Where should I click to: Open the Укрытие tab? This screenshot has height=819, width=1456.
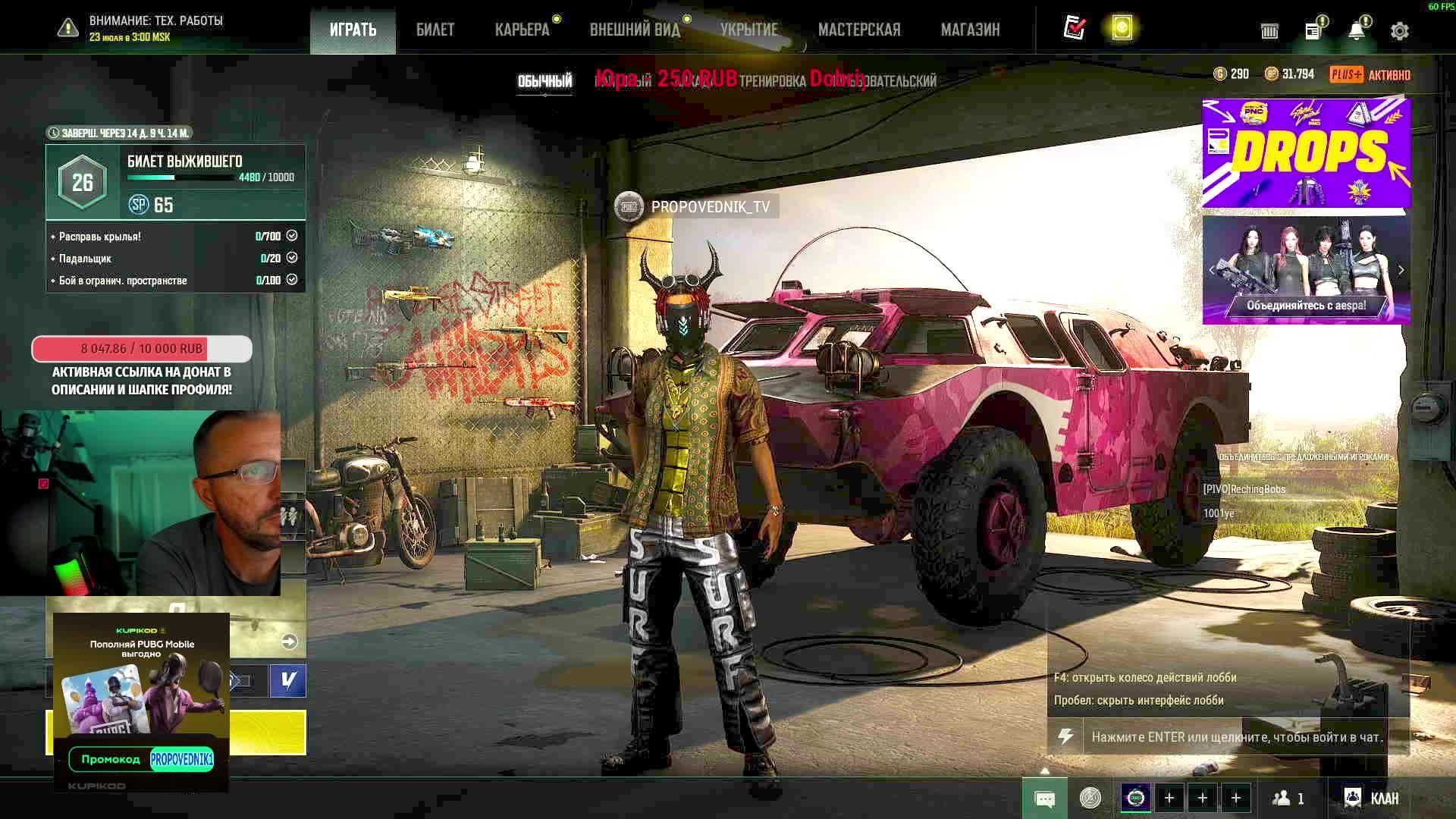pos(748,30)
